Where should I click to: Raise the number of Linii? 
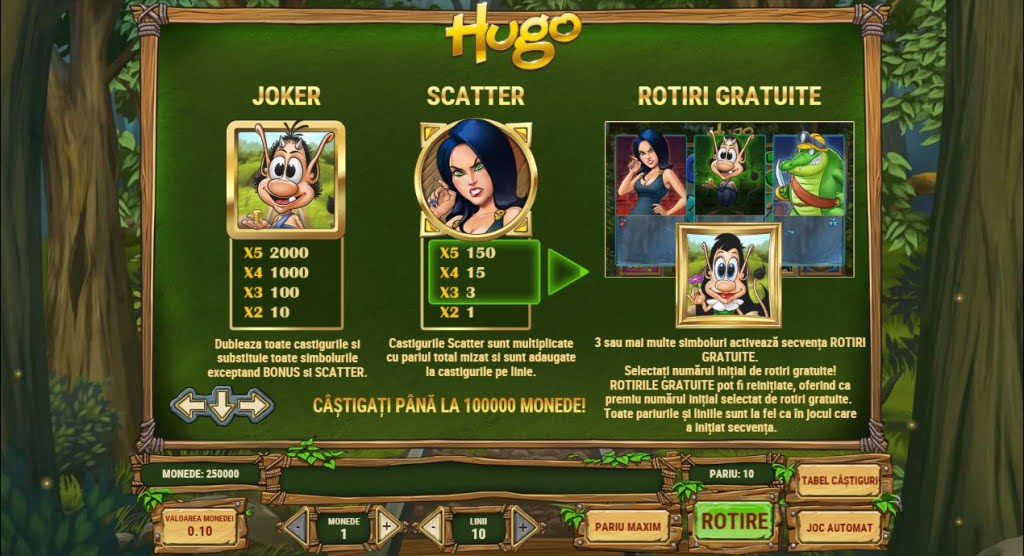click(x=525, y=526)
